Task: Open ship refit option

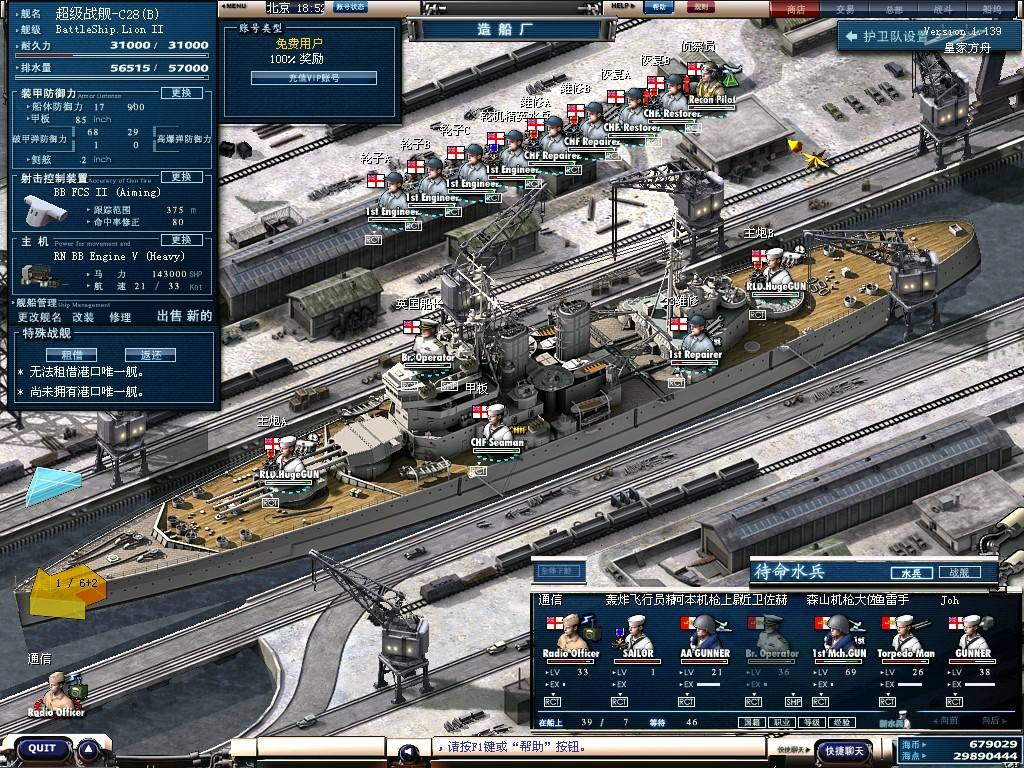Action: coord(83,316)
